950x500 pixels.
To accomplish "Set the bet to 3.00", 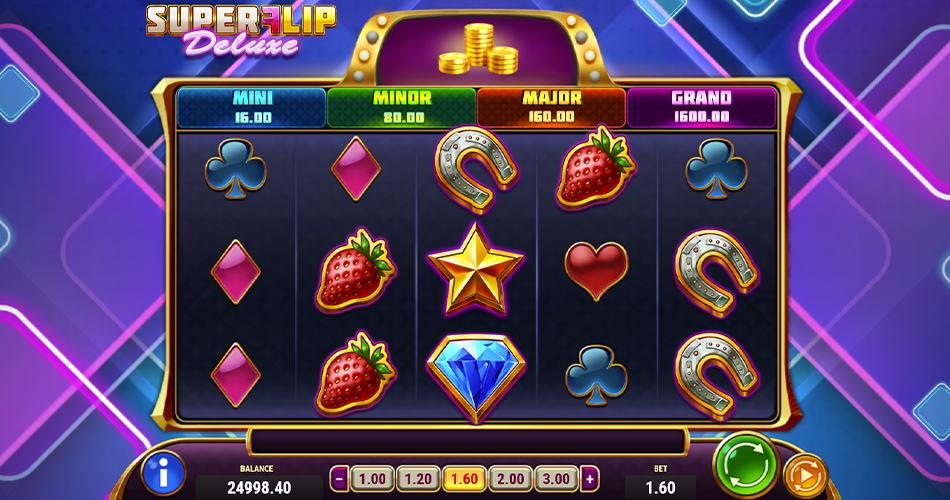I will 555,478.
